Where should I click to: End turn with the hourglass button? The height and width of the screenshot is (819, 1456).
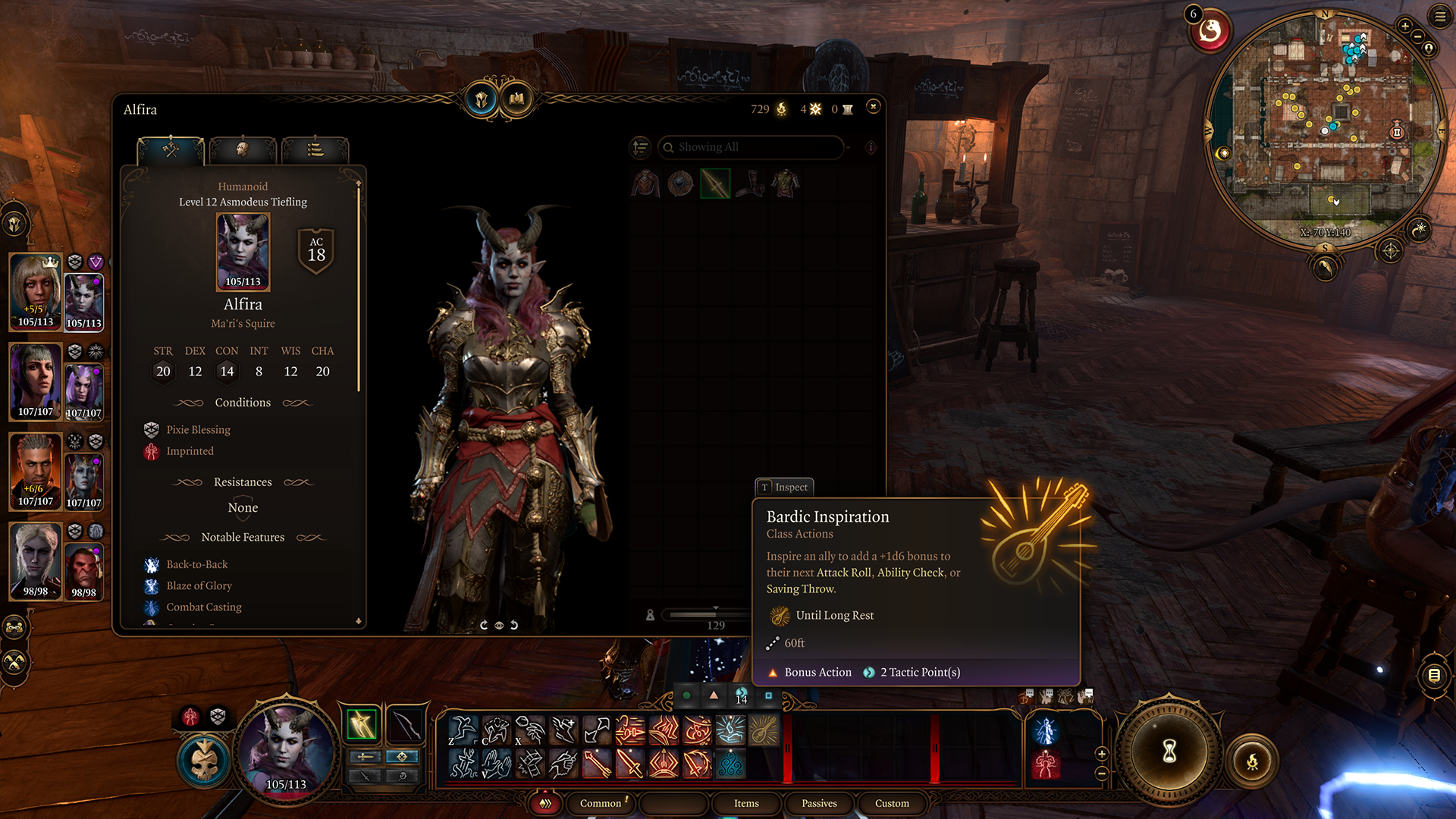coord(1169,752)
